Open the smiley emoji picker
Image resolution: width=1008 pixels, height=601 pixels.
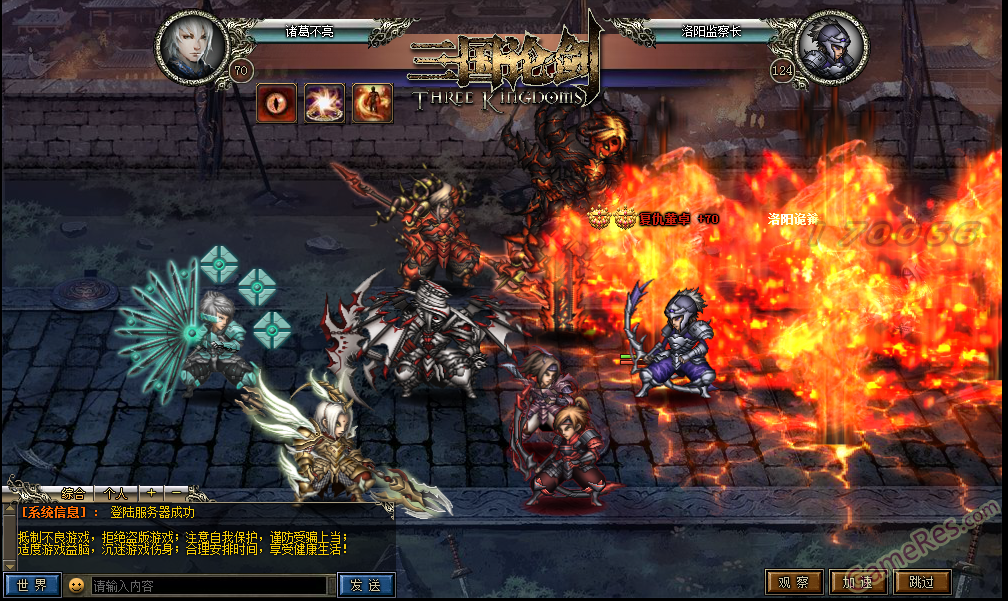tap(76, 585)
